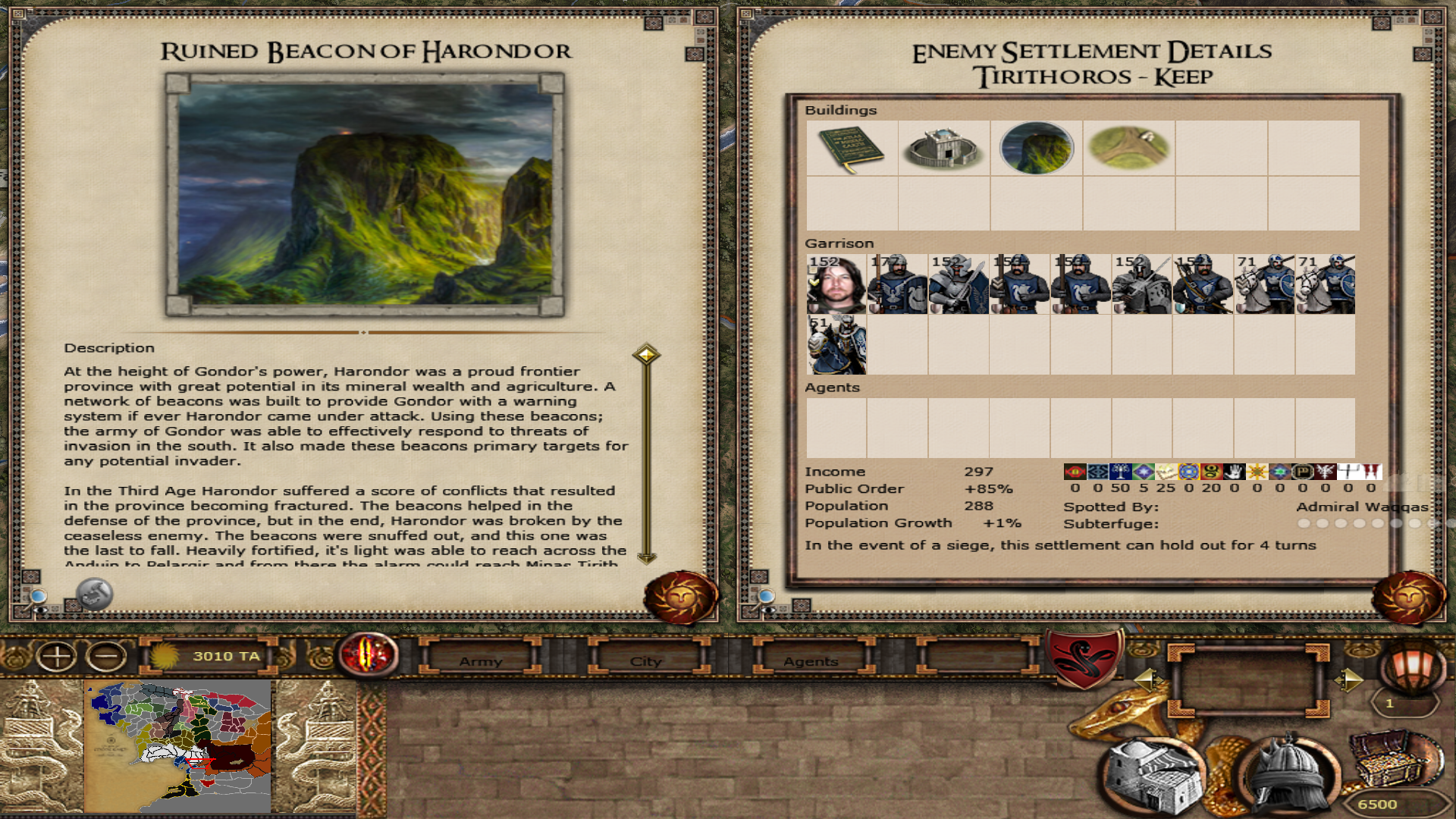Select the stone keep building icon
Screen dimensions: 1456x819
[x=944, y=149]
